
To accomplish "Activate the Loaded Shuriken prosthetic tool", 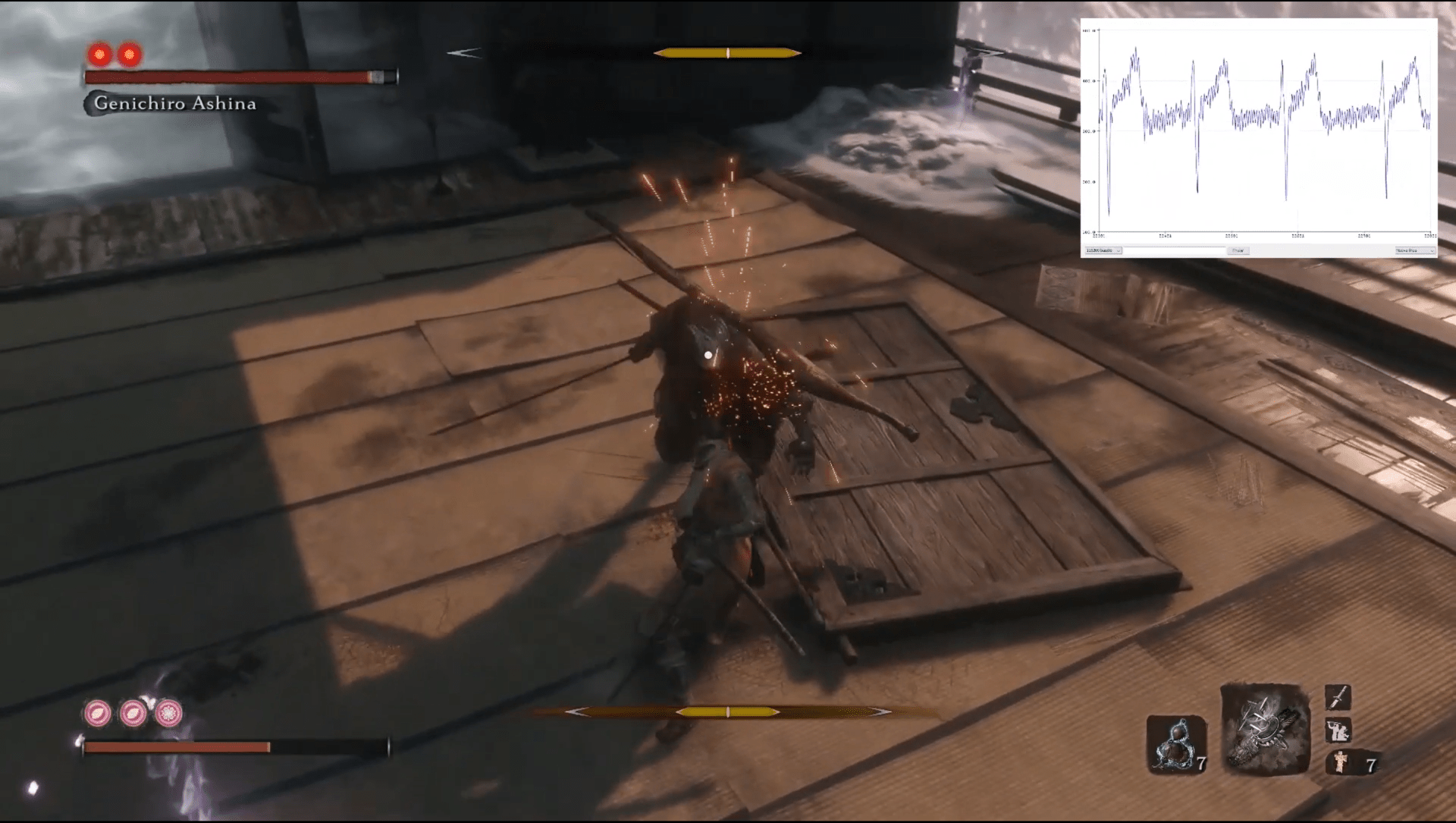I will (x=1265, y=730).
